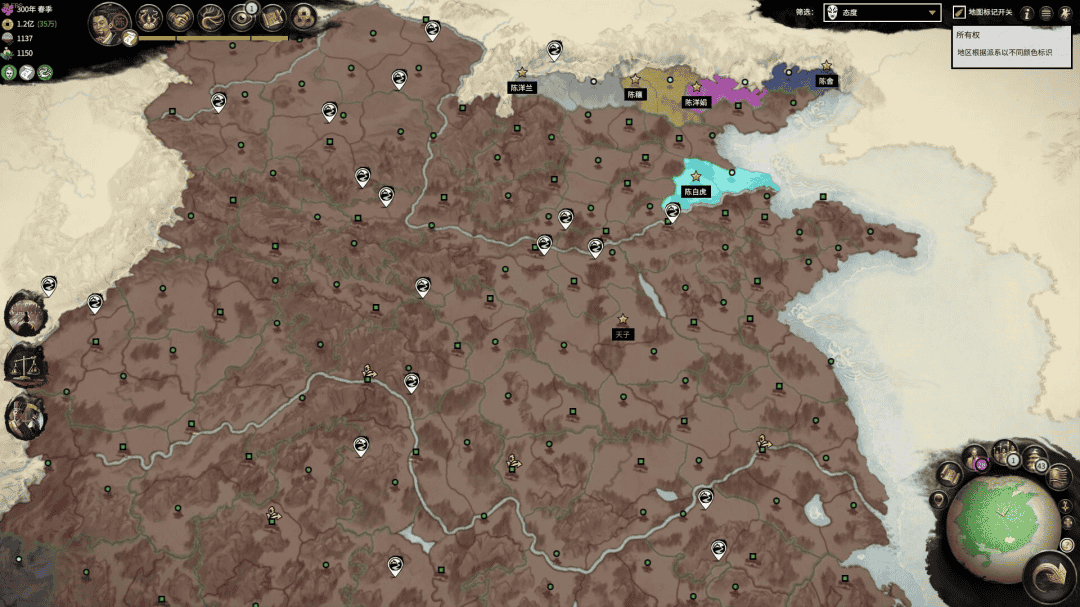Open the map pin button beside globe
This screenshot has width=1080, height=607.
(940, 498)
